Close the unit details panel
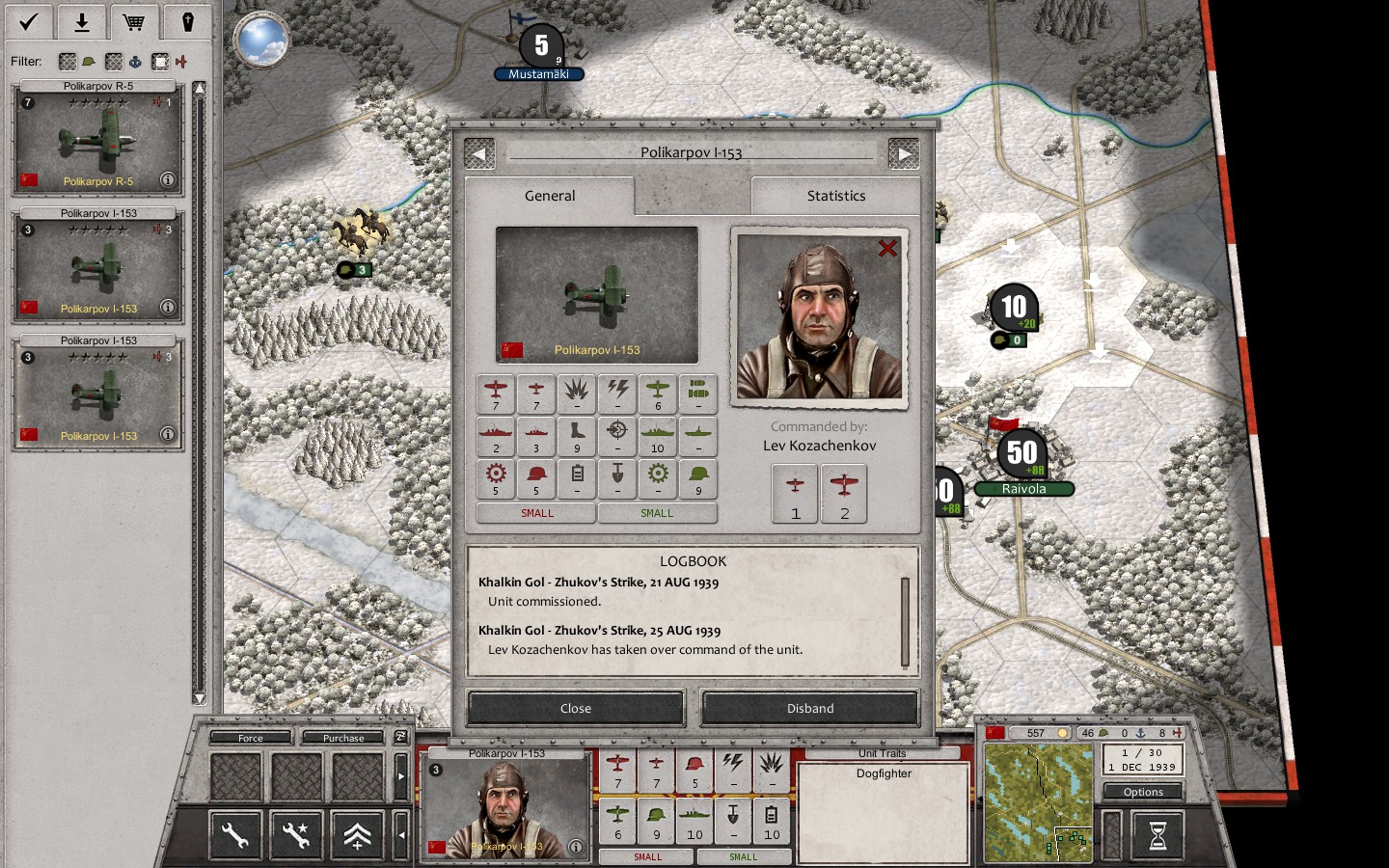 click(x=576, y=708)
